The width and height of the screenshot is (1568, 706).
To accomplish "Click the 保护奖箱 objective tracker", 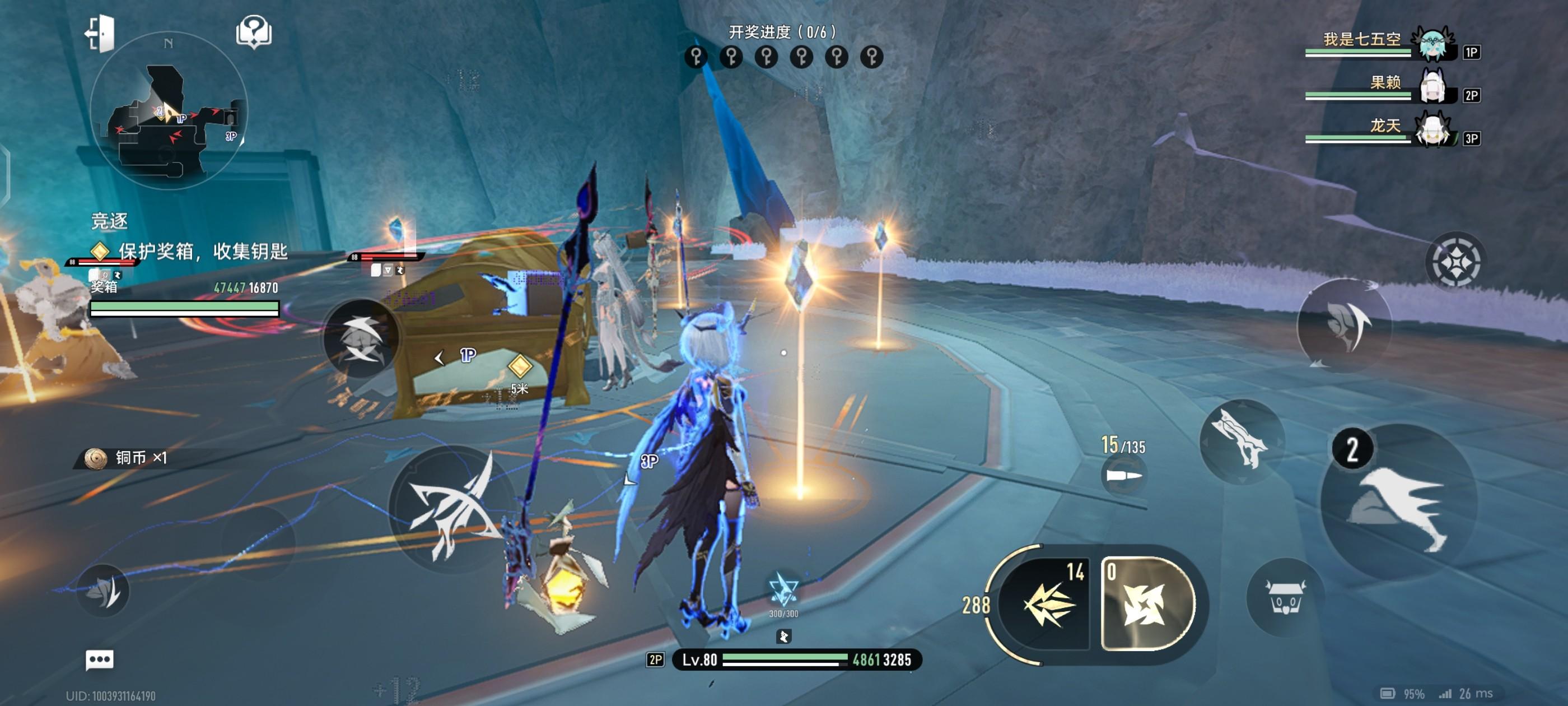I will (x=189, y=251).
